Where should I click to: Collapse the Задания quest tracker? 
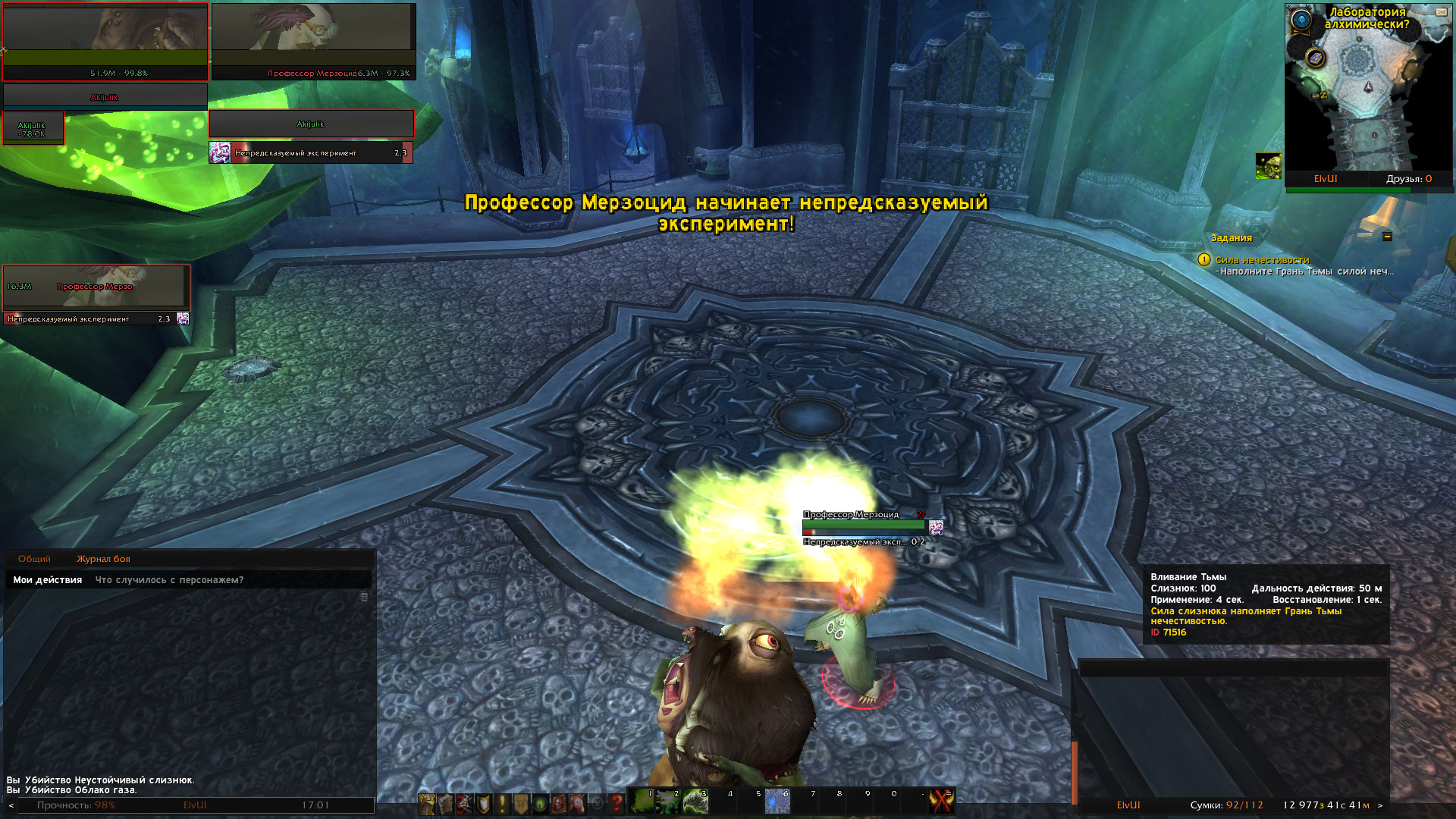[x=1387, y=237]
